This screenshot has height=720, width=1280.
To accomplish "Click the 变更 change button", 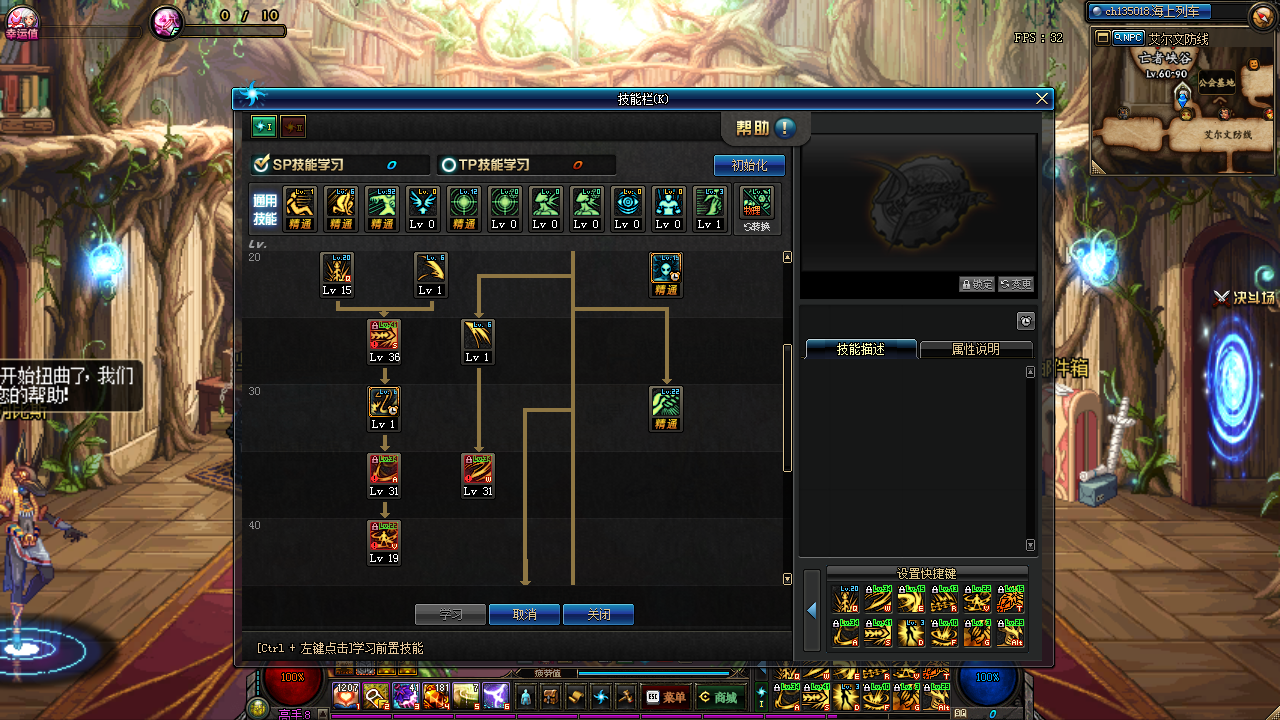I will [1015, 284].
